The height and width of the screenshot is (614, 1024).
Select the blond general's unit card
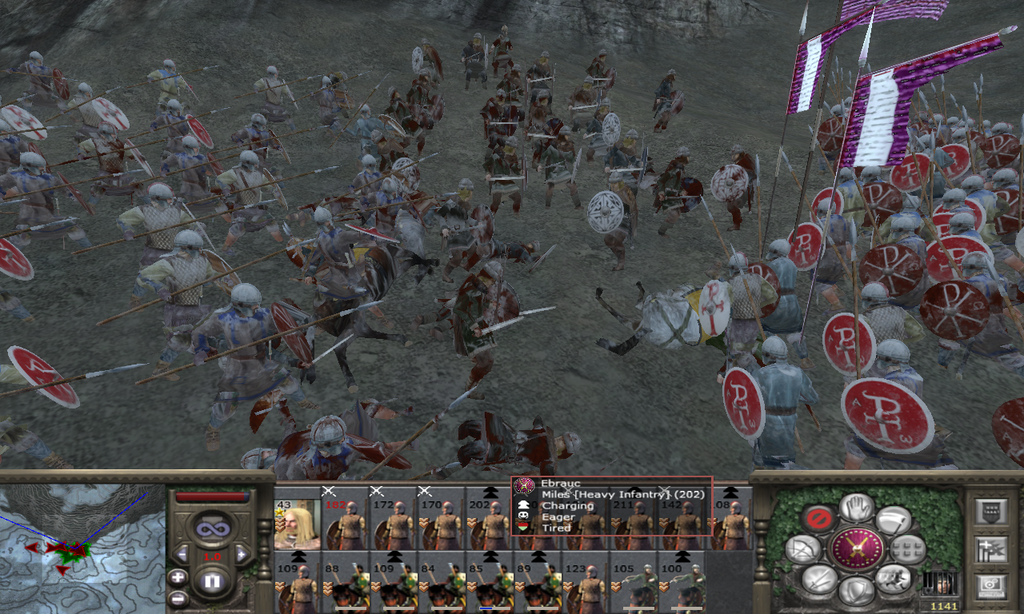point(296,523)
